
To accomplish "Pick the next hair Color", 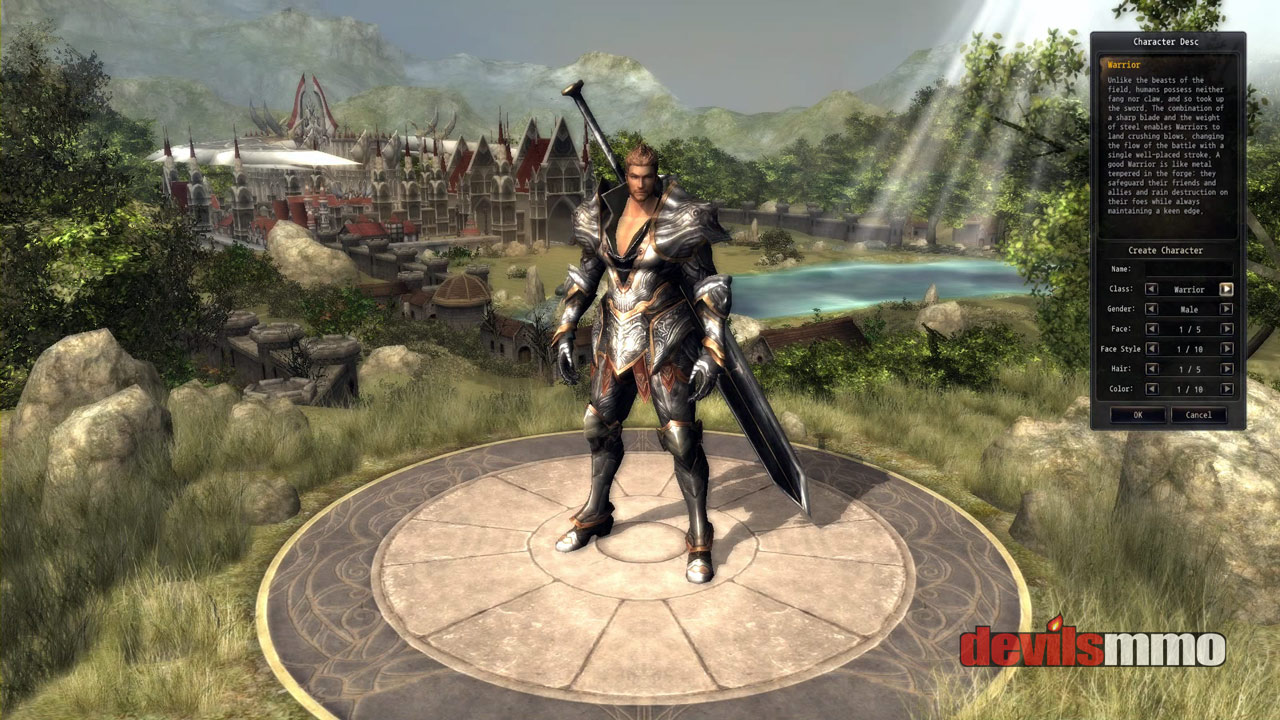I will (1226, 389).
